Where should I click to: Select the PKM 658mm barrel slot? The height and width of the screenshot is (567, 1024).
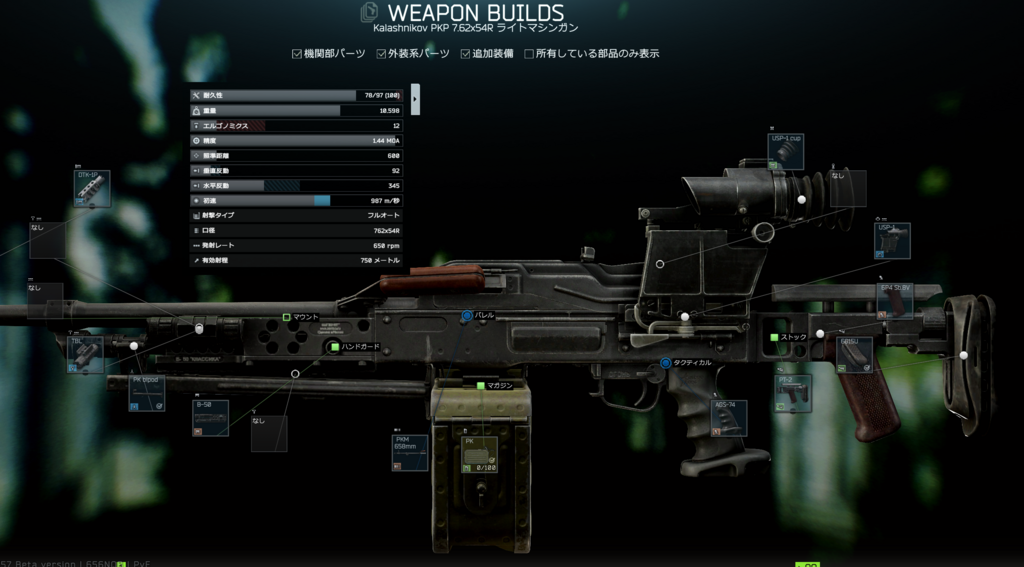[x=410, y=453]
